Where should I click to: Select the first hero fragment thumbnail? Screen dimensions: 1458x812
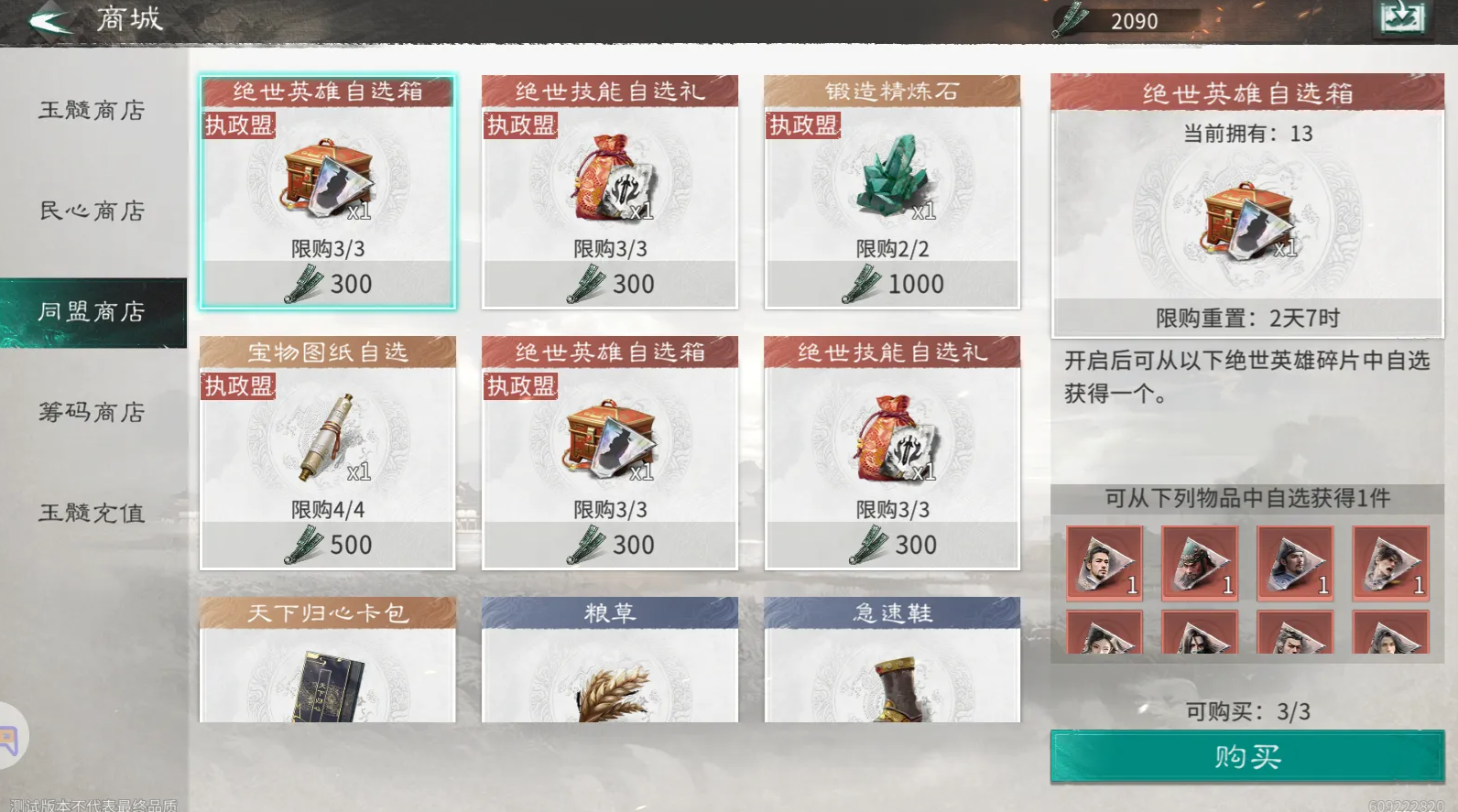(x=1104, y=563)
